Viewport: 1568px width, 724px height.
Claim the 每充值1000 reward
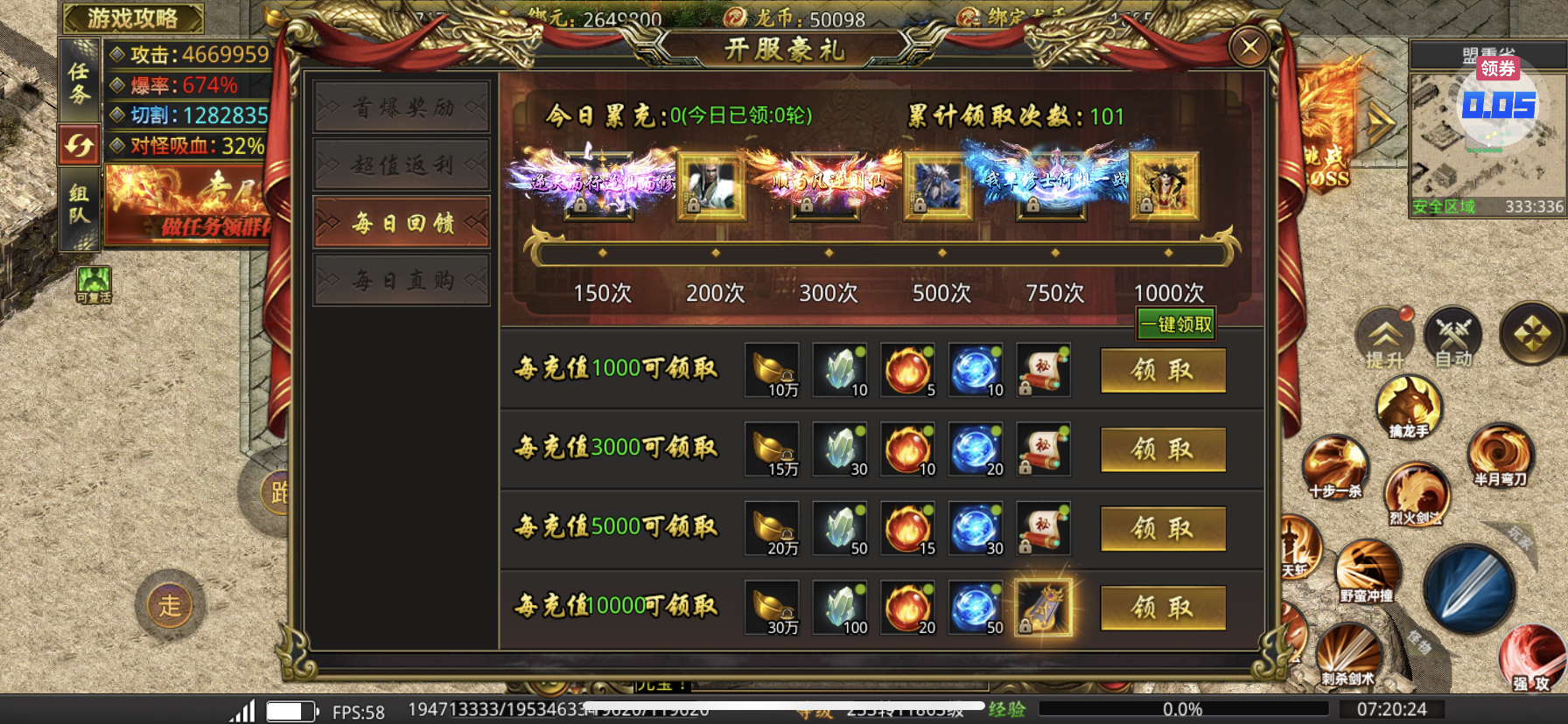point(1162,371)
